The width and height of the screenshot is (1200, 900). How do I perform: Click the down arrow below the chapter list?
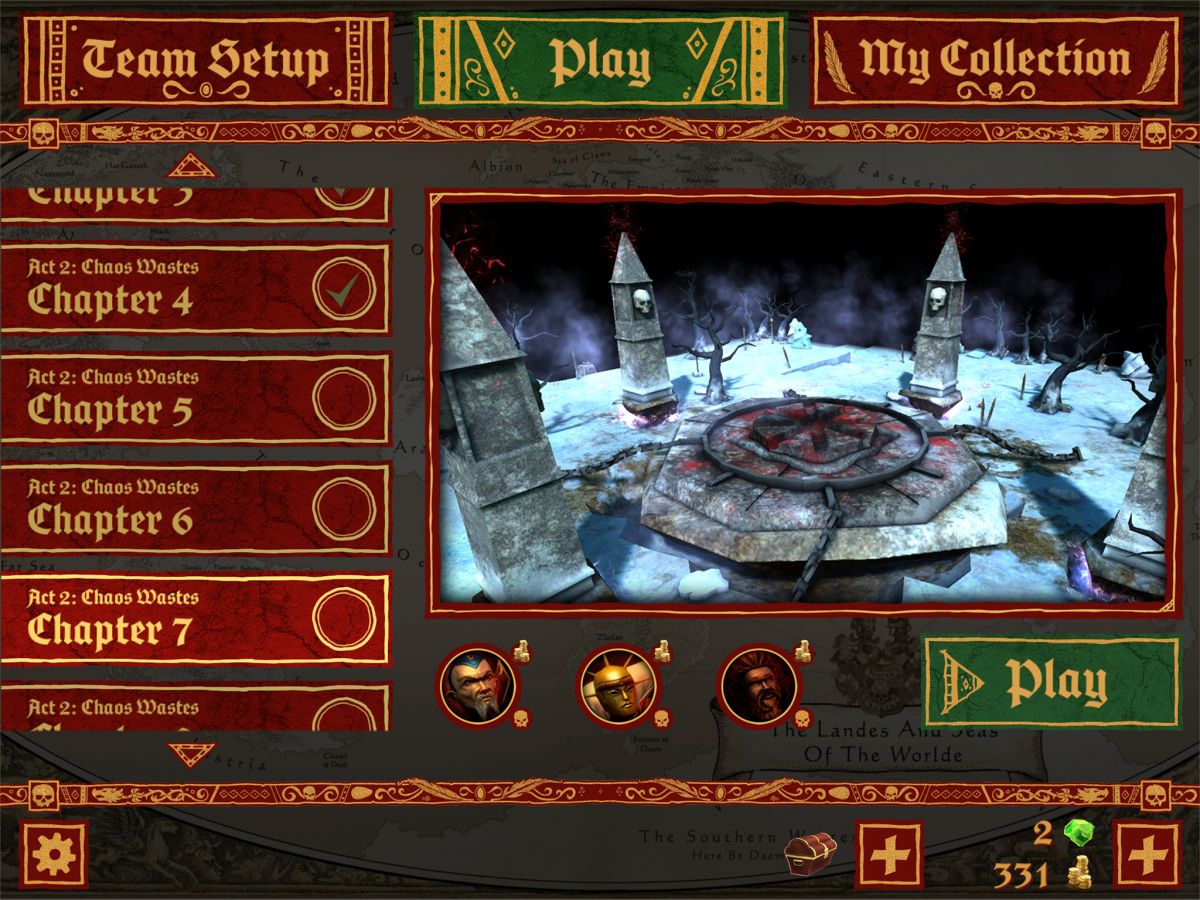click(x=192, y=752)
